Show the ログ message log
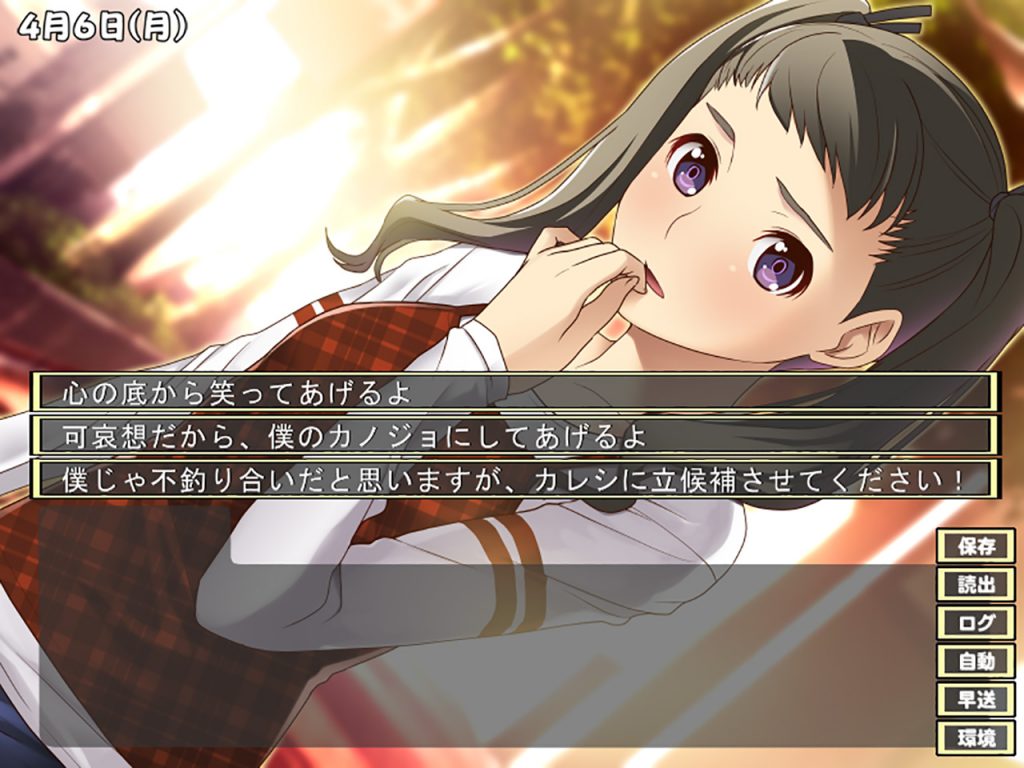Viewport: 1024px width, 768px height. click(975, 622)
